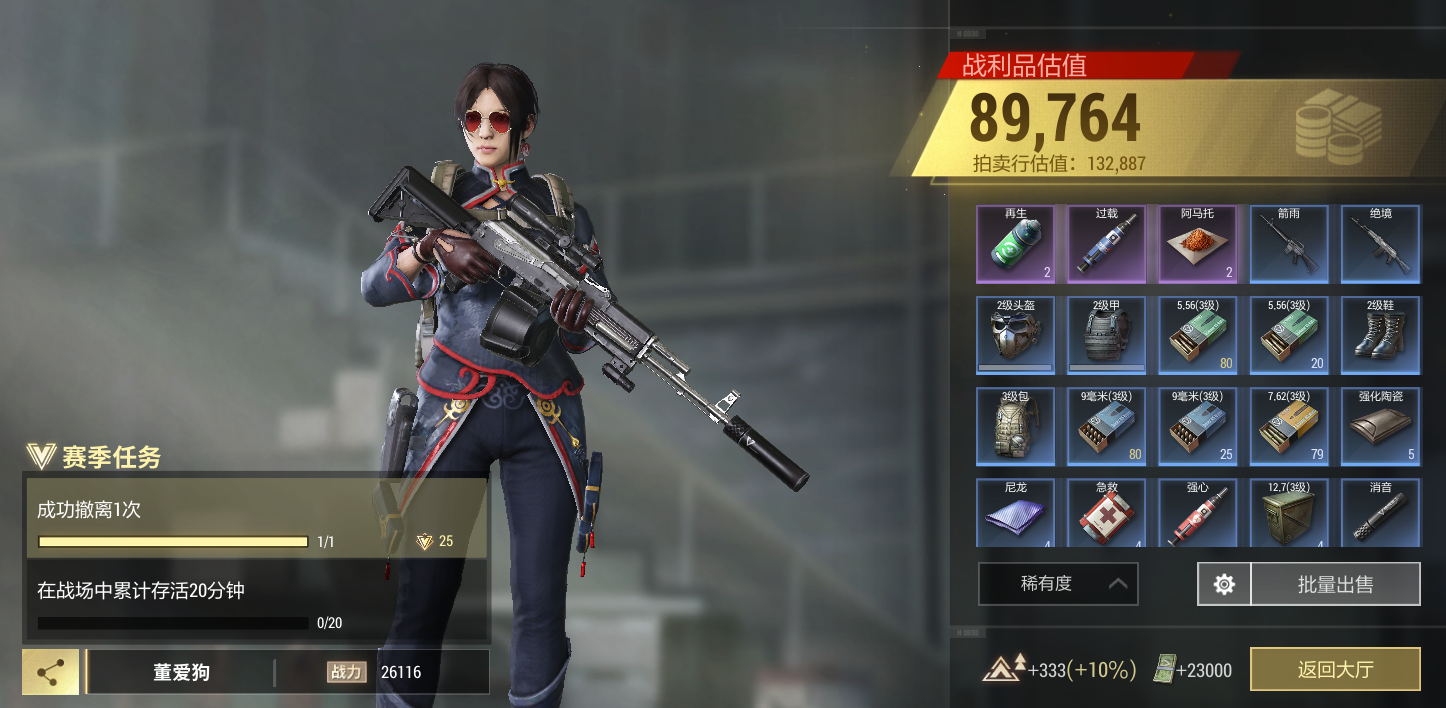Share results via the share icon
Image resolution: width=1446 pixels, height=708 pixels.
(50, 672)
